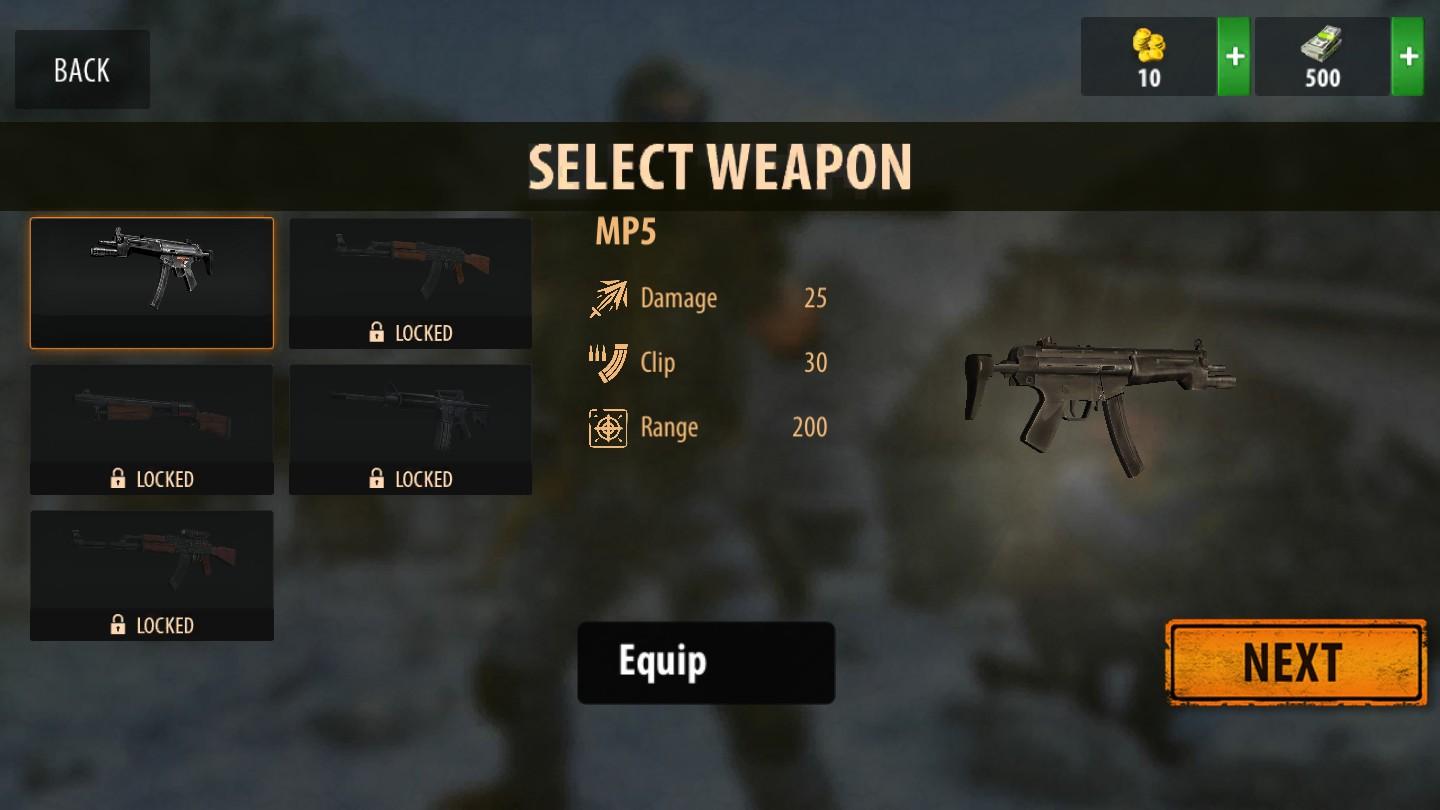Choose the locked AK-47 with wooden stock
The image size is (1440, 810).
(x=410, y=283)
